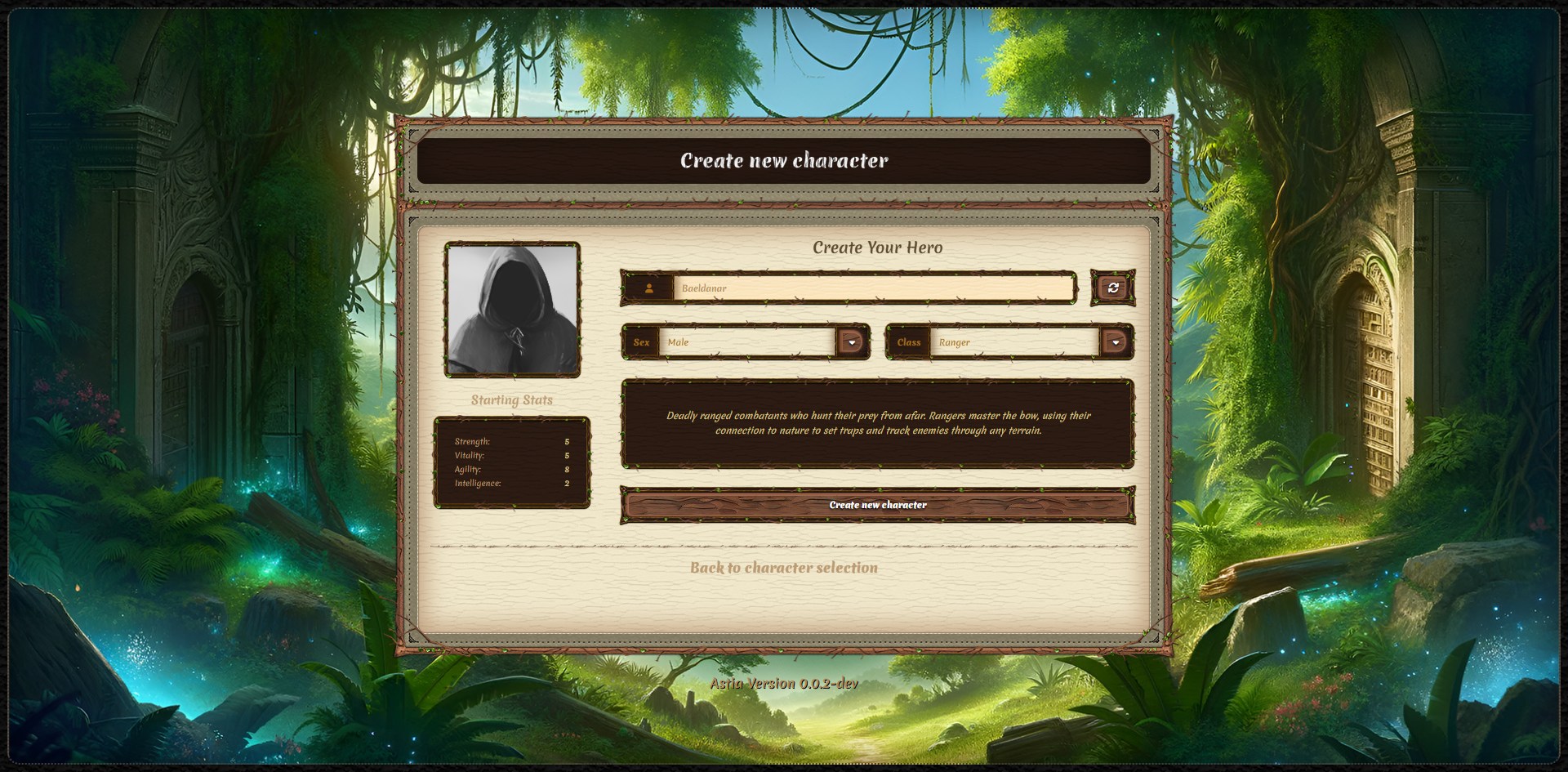
Task: Click the hooded character portrait
Action: pyautogui.click(x=513, y=309)
